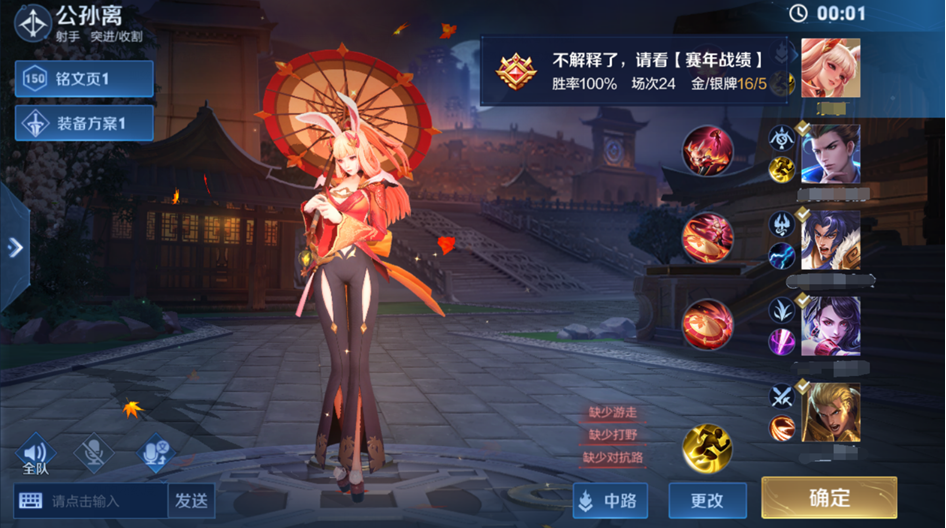Select the purple-haired female teammate portrait
The height and width of the screenshot is (528, 946).
click(830, 326)
